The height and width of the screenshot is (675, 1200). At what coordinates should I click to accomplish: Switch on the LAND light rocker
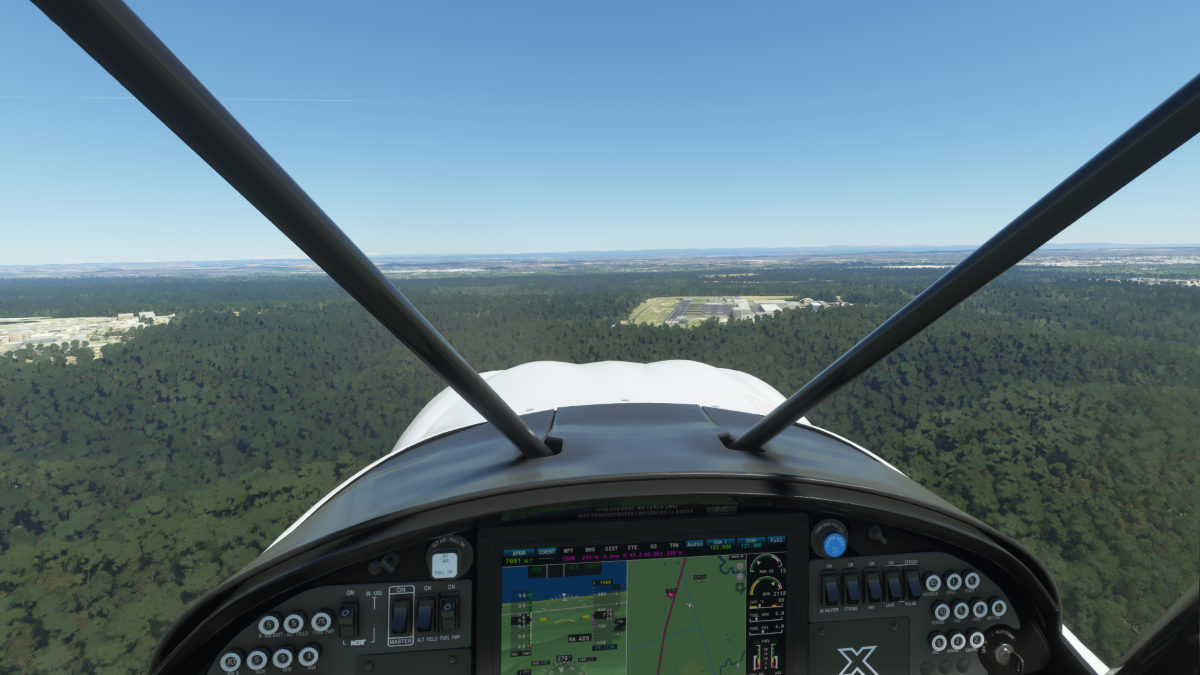click(893, 585)
